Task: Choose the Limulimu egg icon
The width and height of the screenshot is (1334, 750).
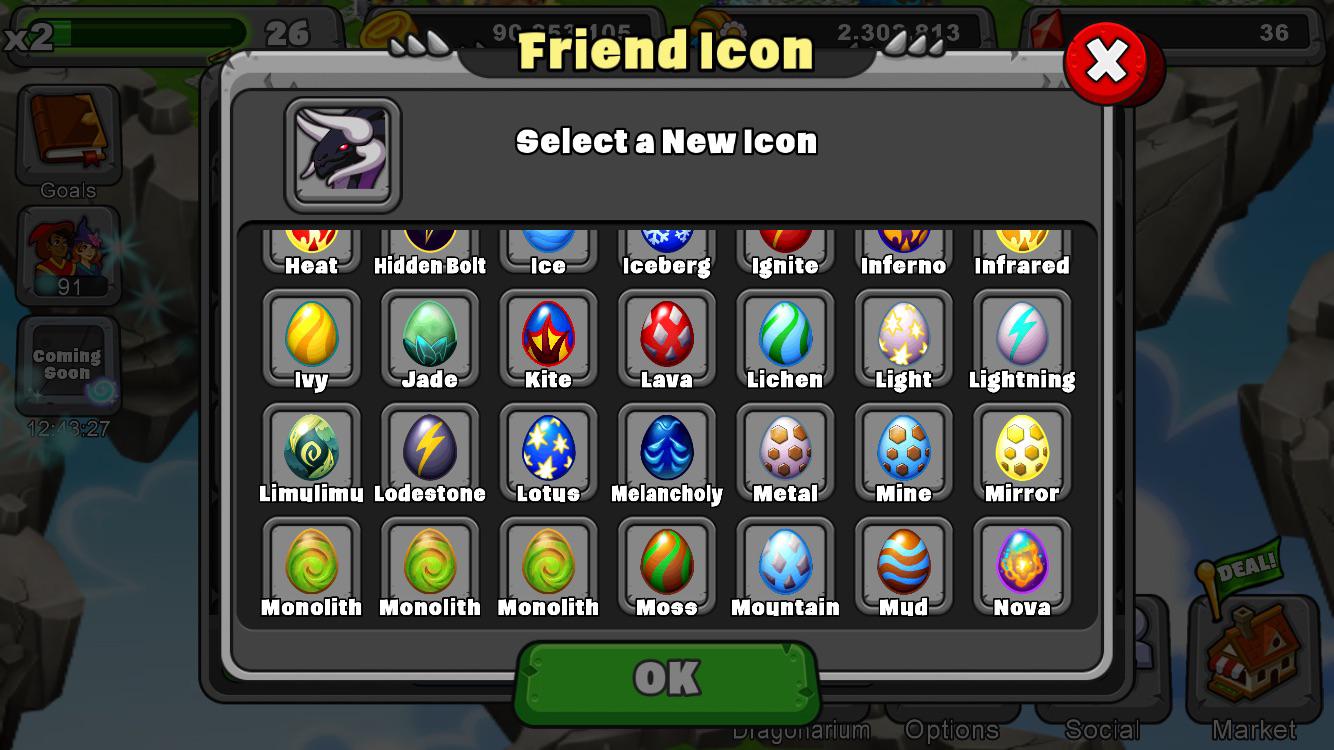Action: 311,449
